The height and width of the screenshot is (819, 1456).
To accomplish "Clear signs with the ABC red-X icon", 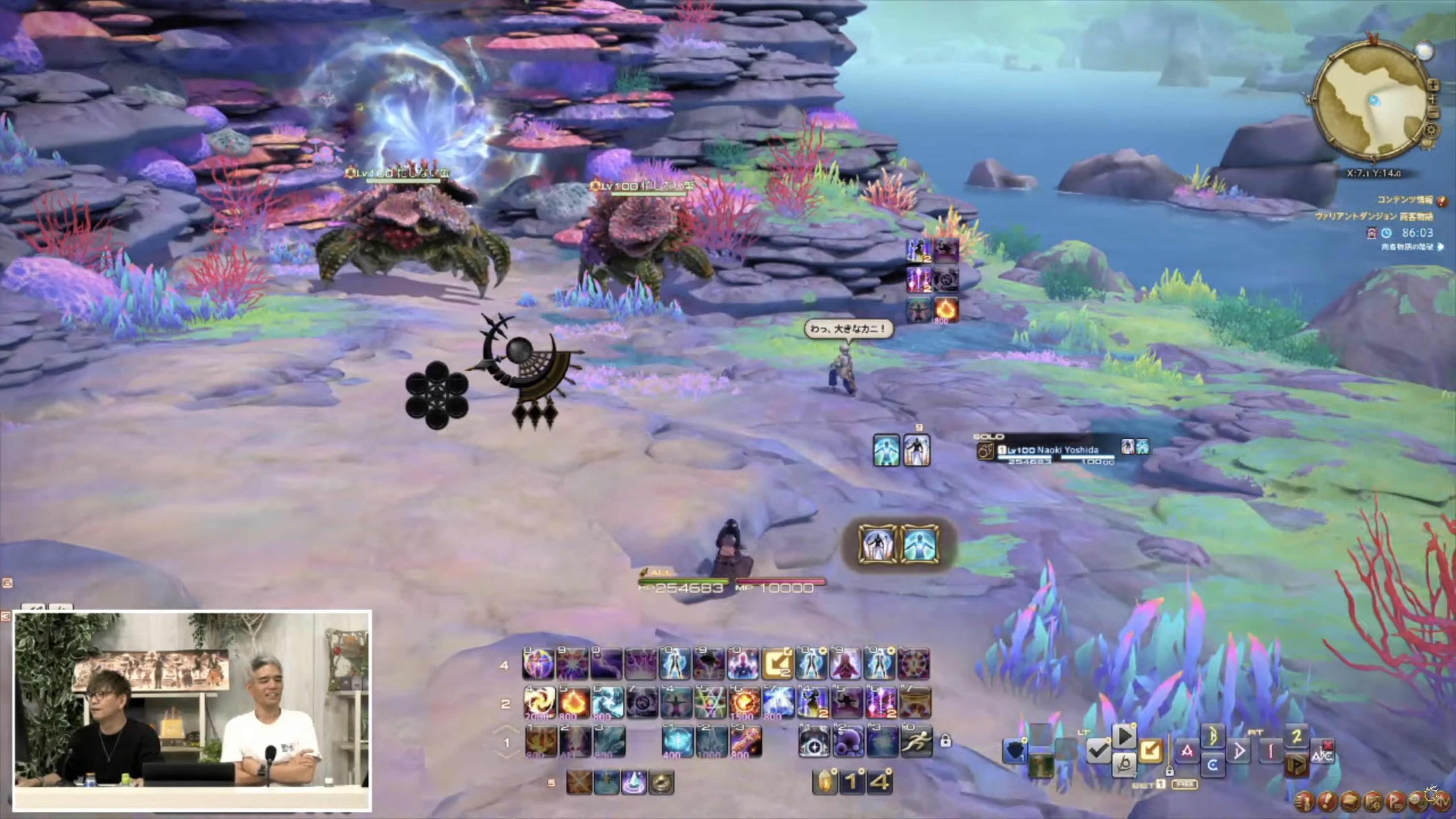I will [1322, 752].
